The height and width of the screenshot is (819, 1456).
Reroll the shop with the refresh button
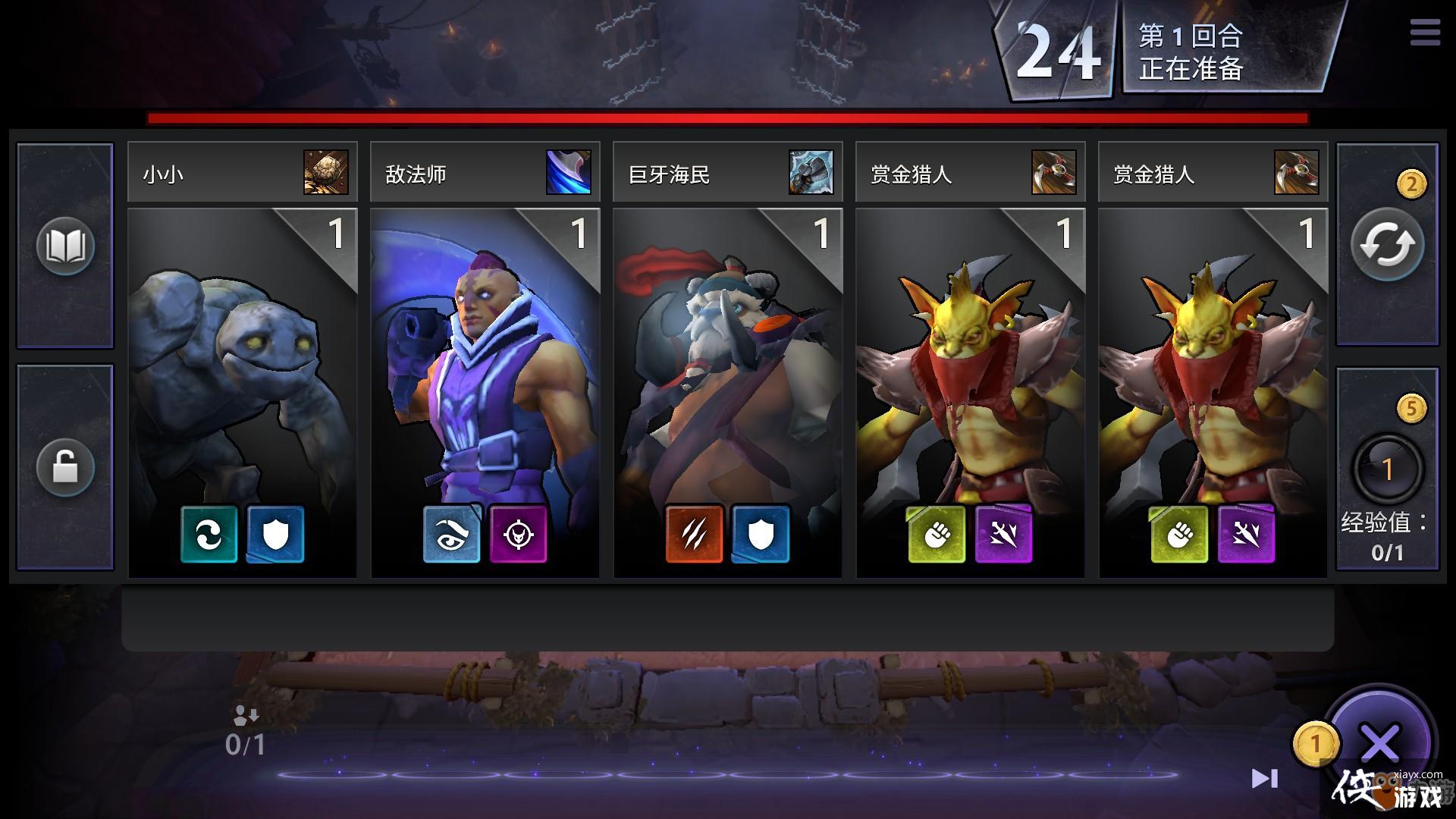(x=1387, y=245)
